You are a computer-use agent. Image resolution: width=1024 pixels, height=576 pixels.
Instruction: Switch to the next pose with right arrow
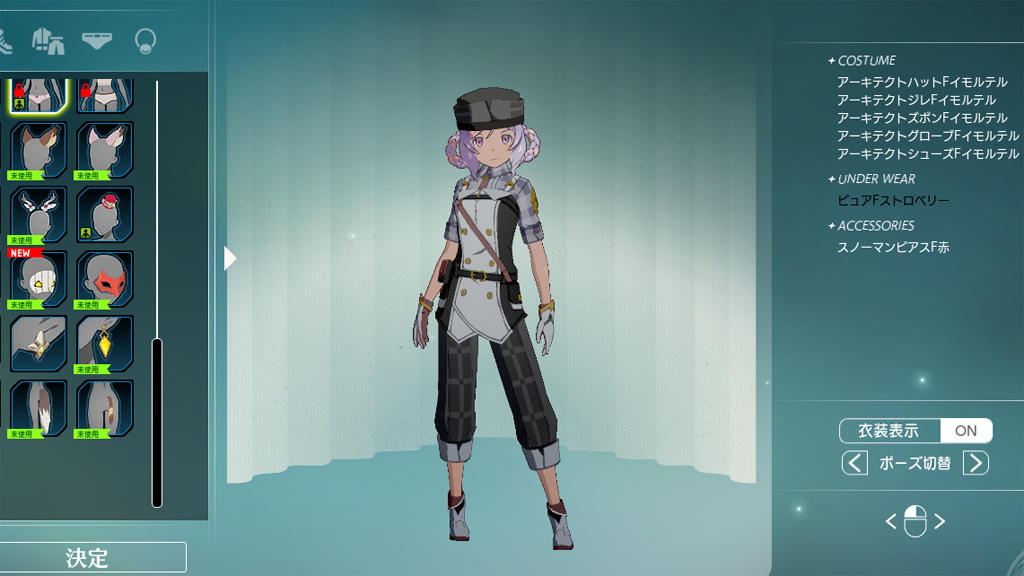(x=975, y=463)
